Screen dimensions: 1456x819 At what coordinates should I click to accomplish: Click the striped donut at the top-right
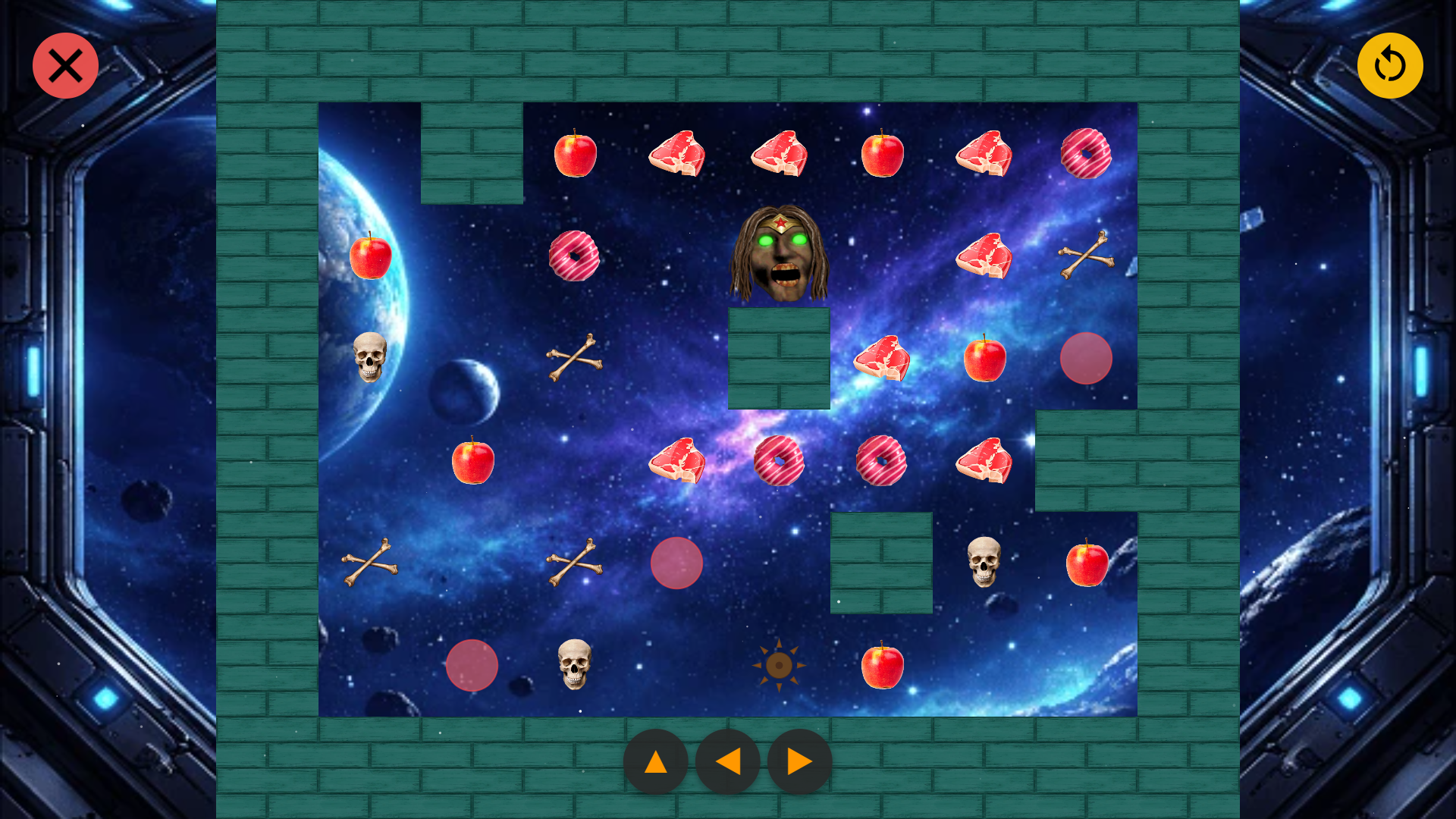pyautogui.click(x=1087, y=154)
